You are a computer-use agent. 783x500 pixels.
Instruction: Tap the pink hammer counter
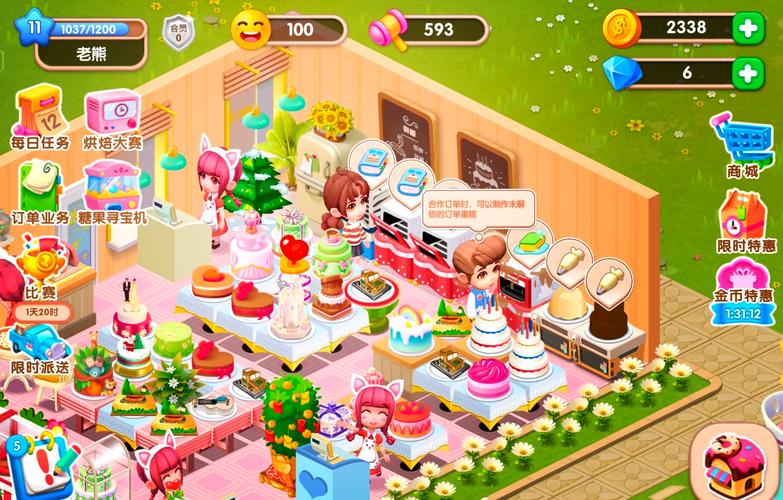coord(392,29)
